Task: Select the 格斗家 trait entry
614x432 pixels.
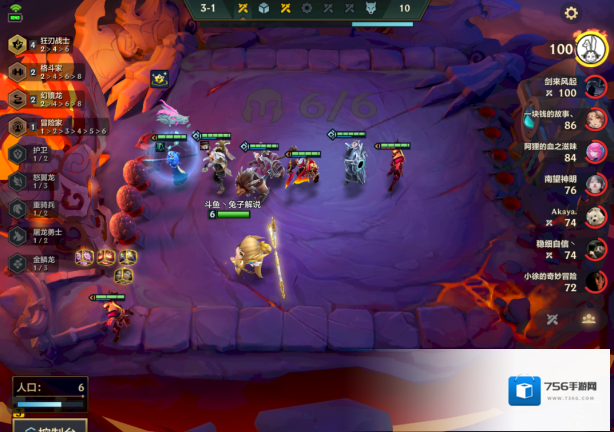Action: [42, 72]
